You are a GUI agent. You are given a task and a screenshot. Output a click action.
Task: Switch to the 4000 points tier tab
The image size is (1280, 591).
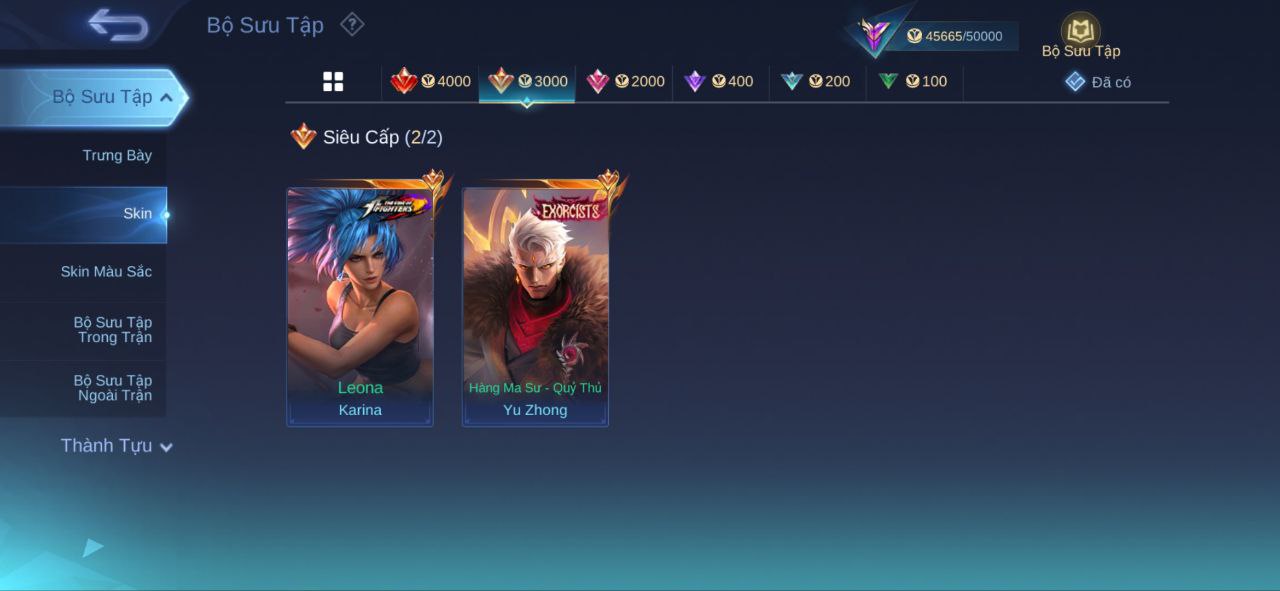[x=431, y=82]
